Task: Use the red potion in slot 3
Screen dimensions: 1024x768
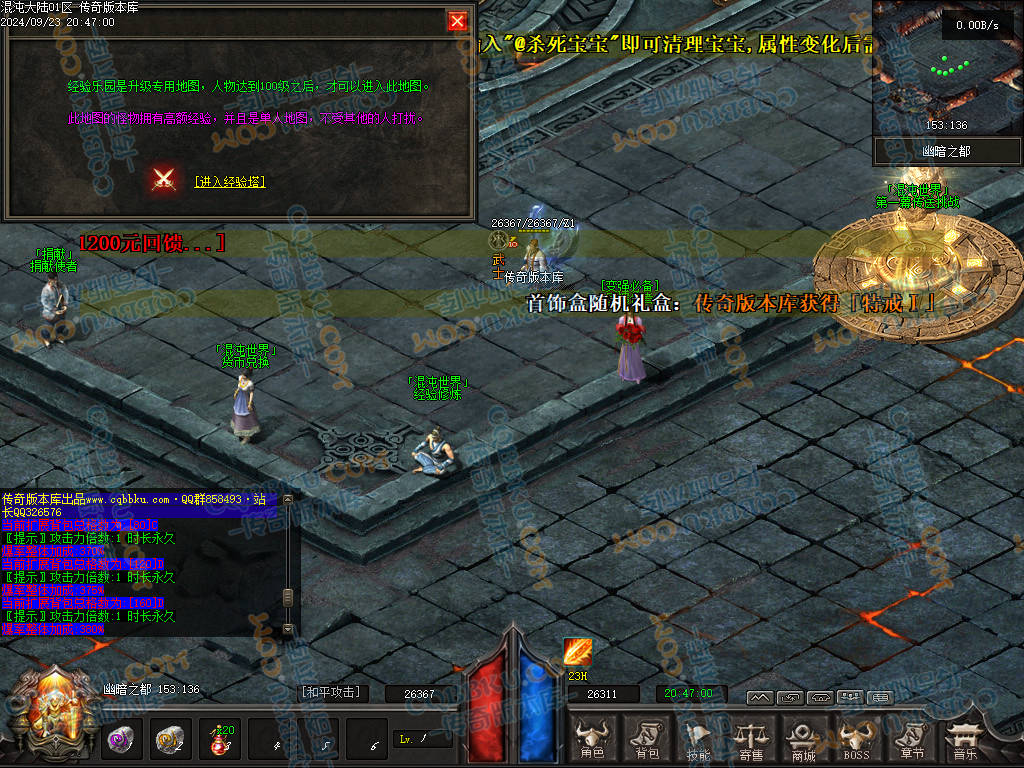Action: coord(219,740)
